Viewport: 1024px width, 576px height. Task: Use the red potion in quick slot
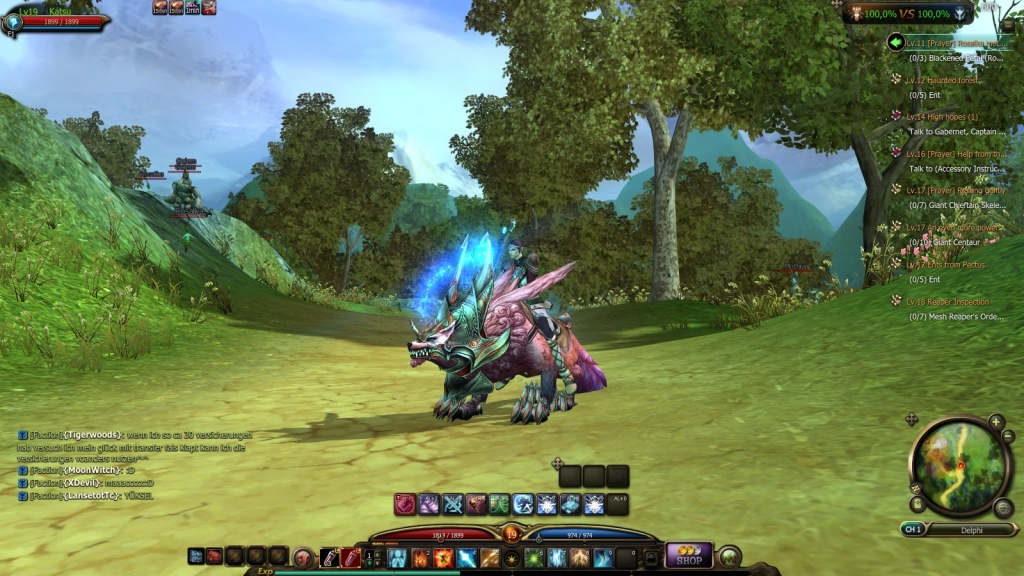pyautogui.click(x=350, y=558)
